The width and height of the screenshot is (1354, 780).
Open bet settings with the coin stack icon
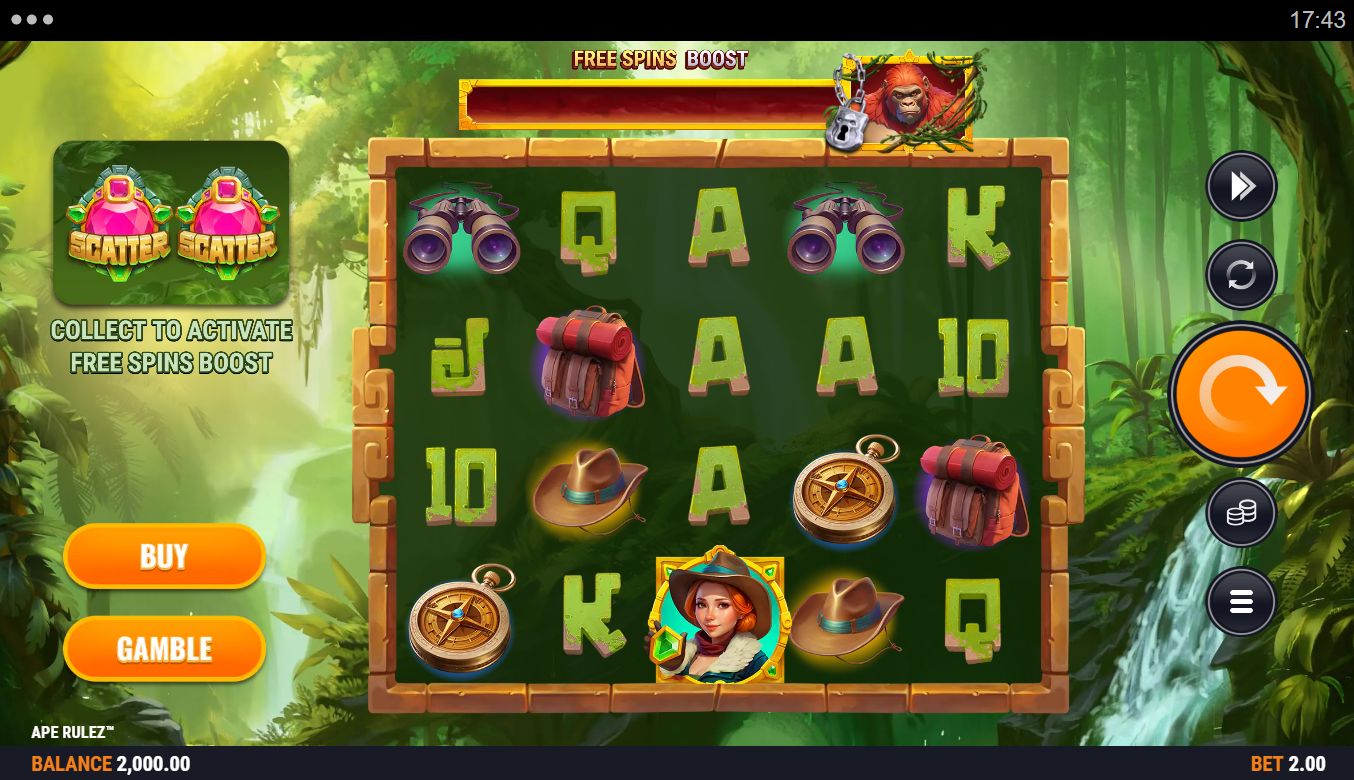[x=1241, y=513]
